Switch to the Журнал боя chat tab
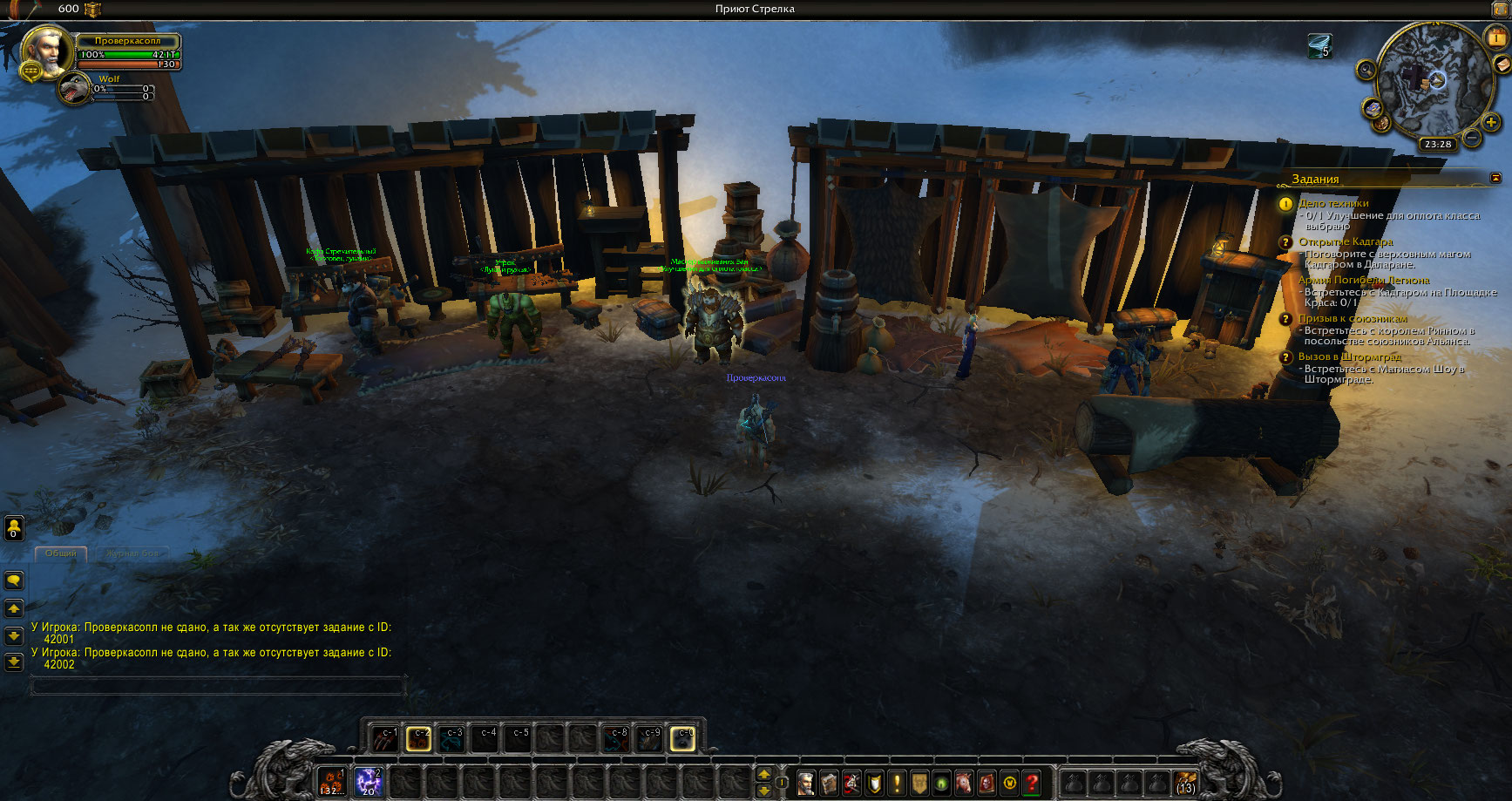 (132, 553)
